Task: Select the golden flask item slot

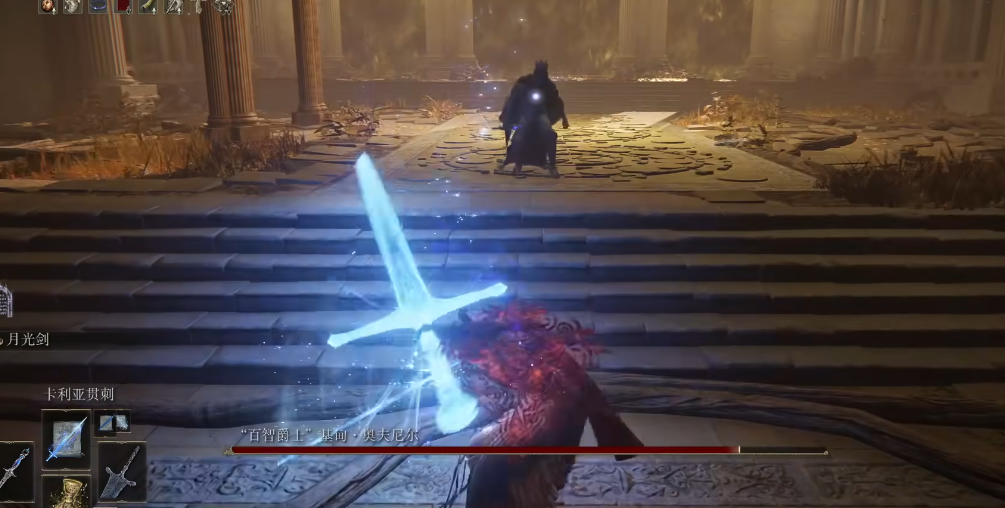Action: point(66,493)
